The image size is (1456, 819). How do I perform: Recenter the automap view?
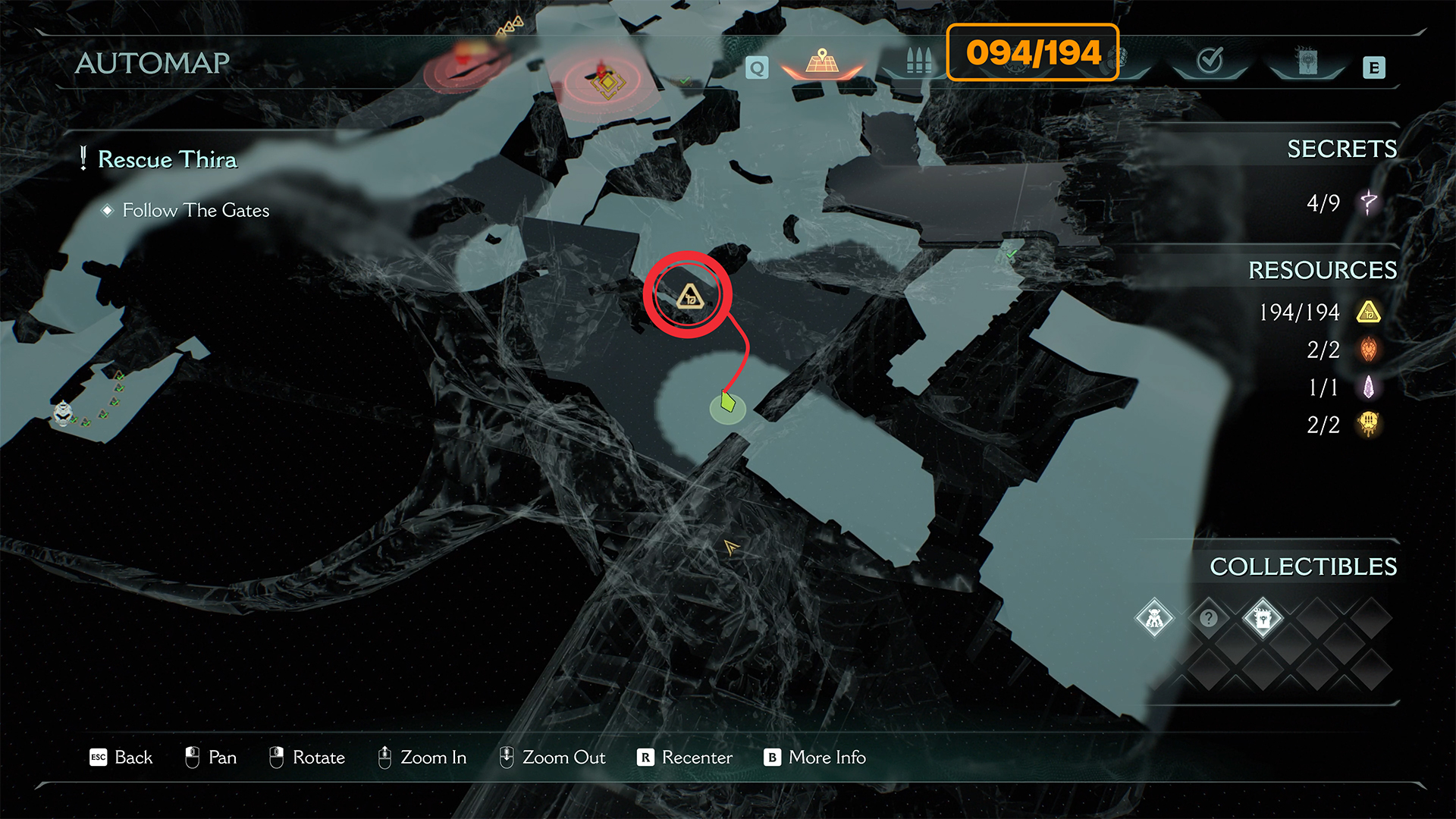[x=685, y=758]
